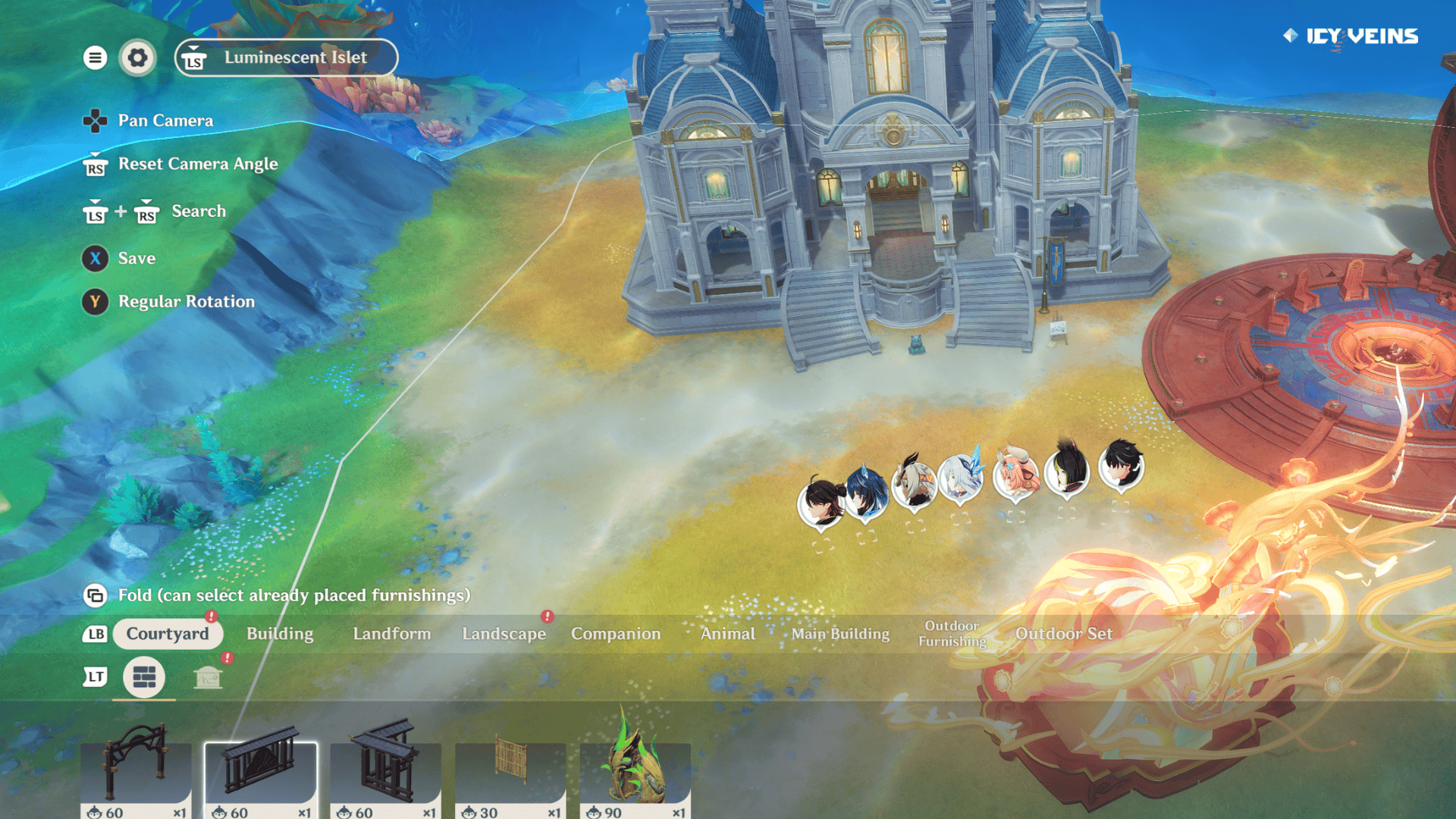Open the Landform category

click(391, 634)
